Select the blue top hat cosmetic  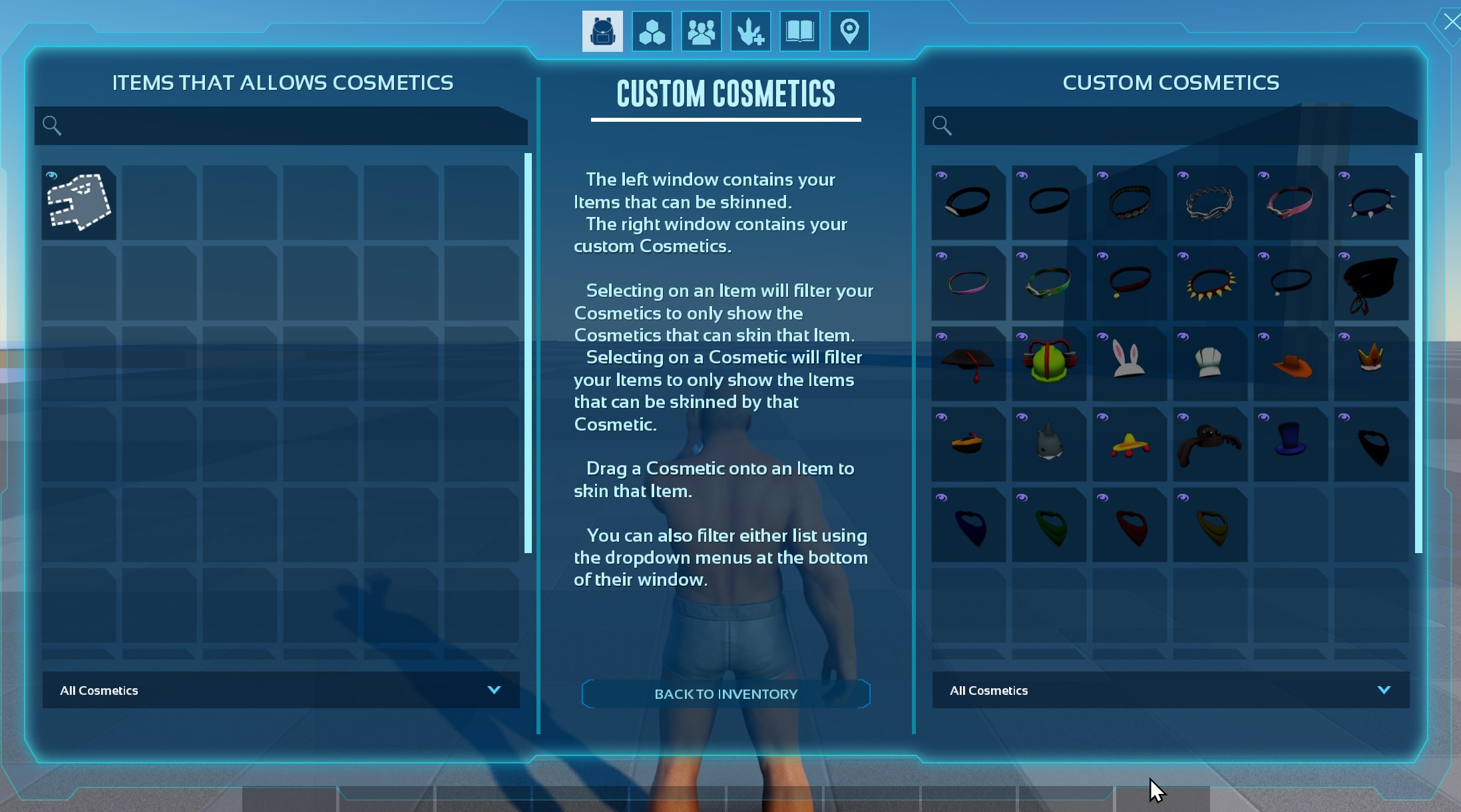coord(1290,444)
